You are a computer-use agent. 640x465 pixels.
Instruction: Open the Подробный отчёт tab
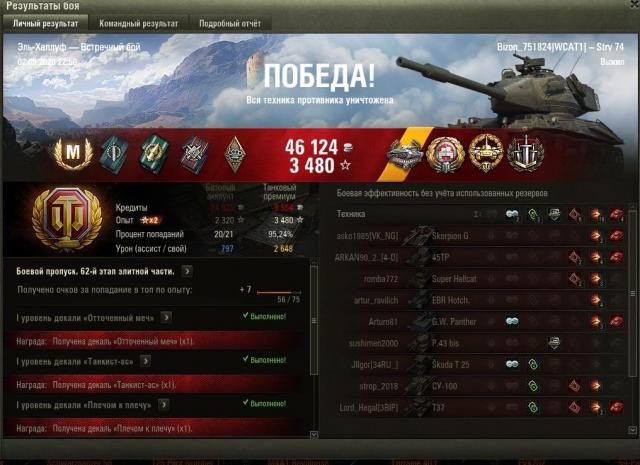click(229, 22)
